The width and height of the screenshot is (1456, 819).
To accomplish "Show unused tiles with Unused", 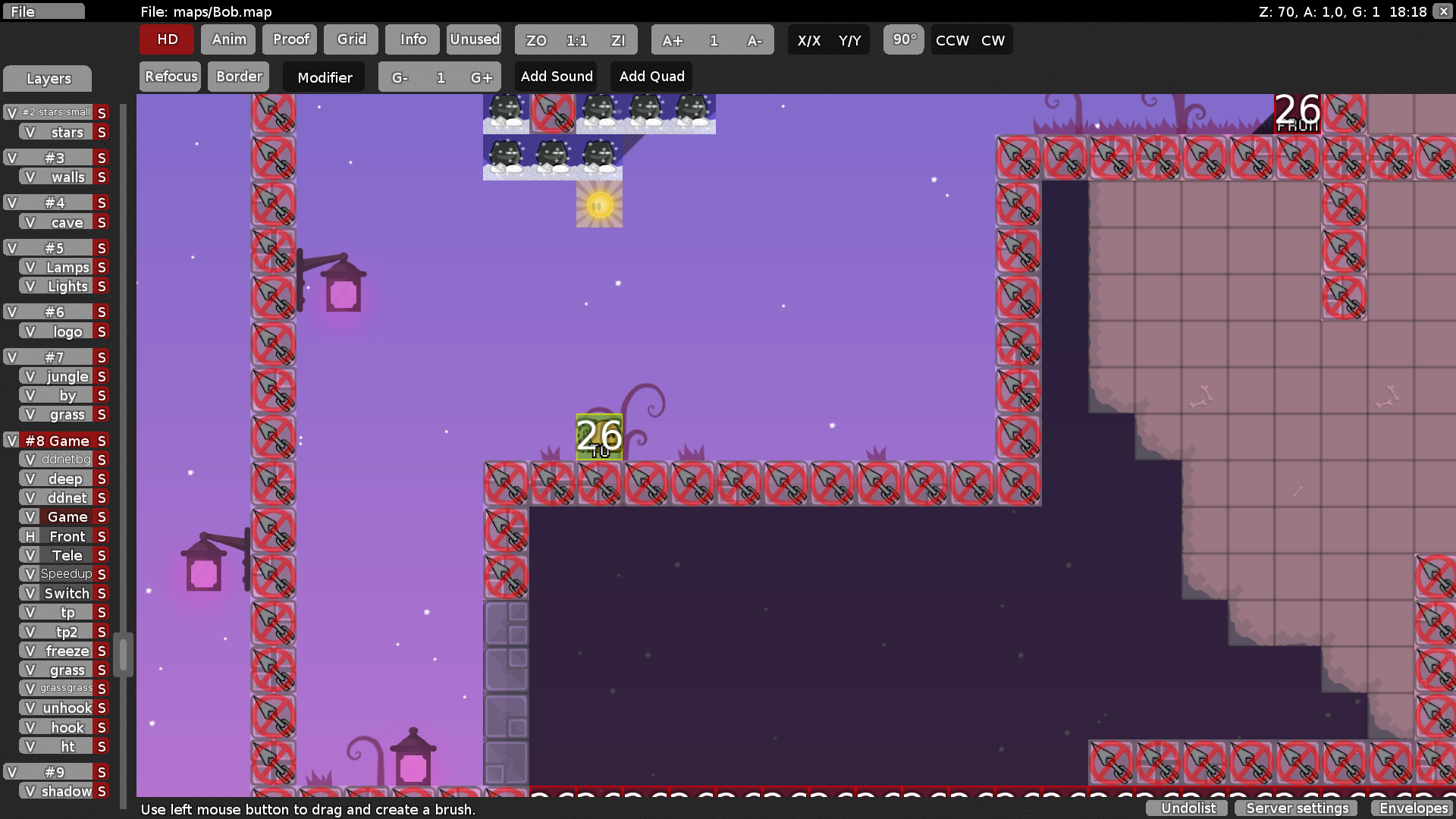I will click(474, 39).
